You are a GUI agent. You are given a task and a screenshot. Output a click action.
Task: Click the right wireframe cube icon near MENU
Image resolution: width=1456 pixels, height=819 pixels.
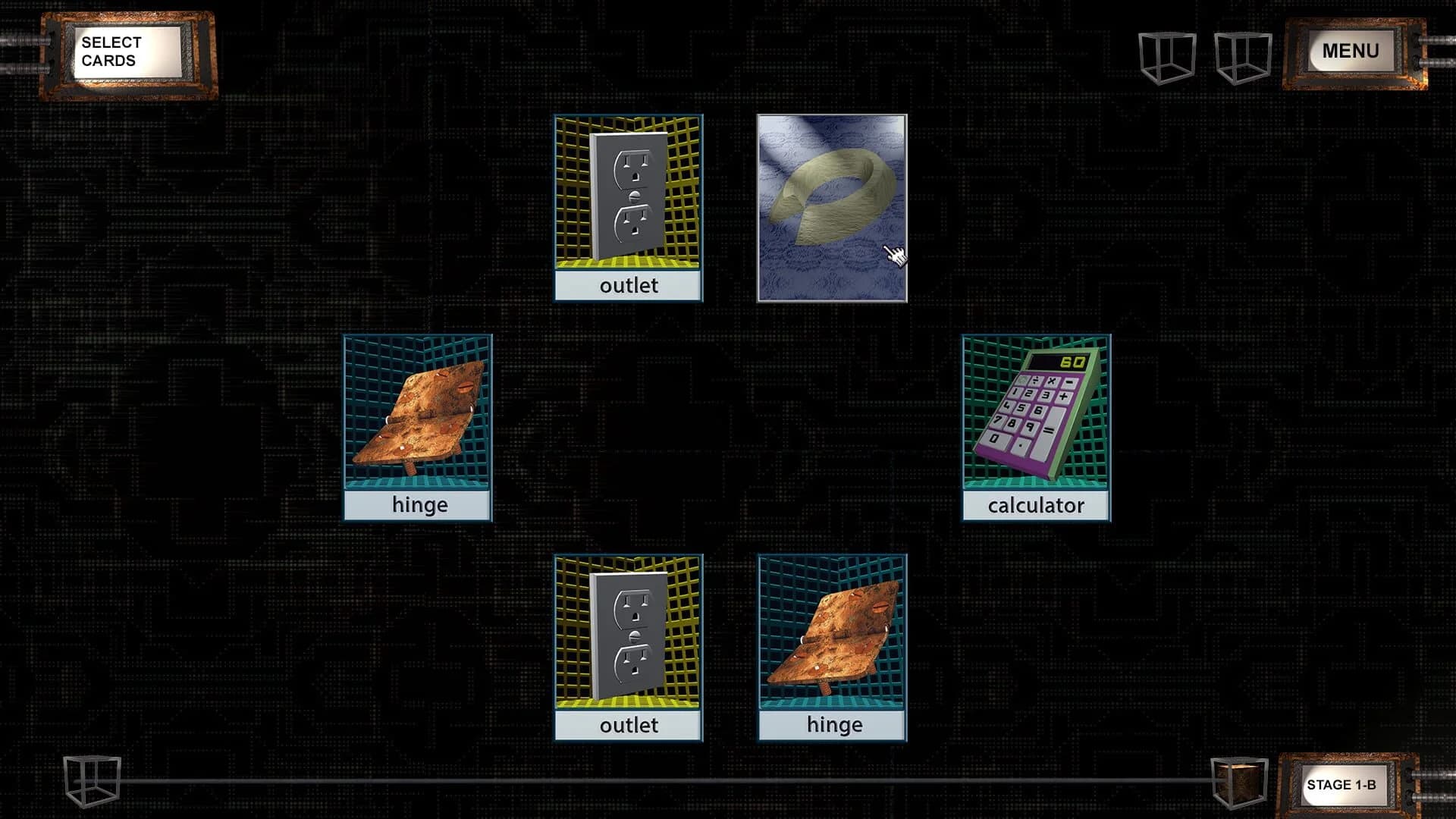(x=1244, y=55)
